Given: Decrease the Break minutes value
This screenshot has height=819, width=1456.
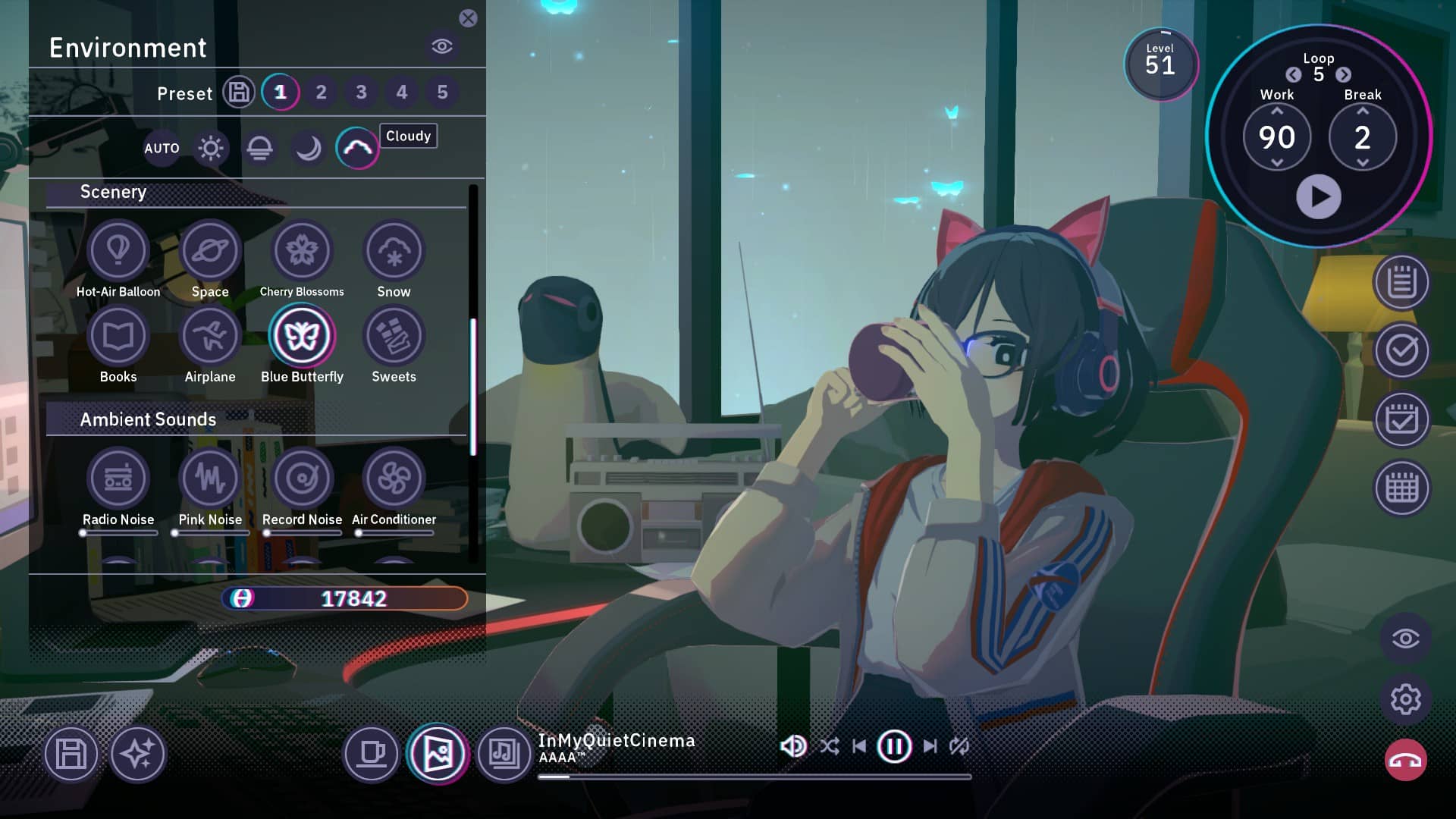Looking at the screenshot, I should pos(1363,163).
